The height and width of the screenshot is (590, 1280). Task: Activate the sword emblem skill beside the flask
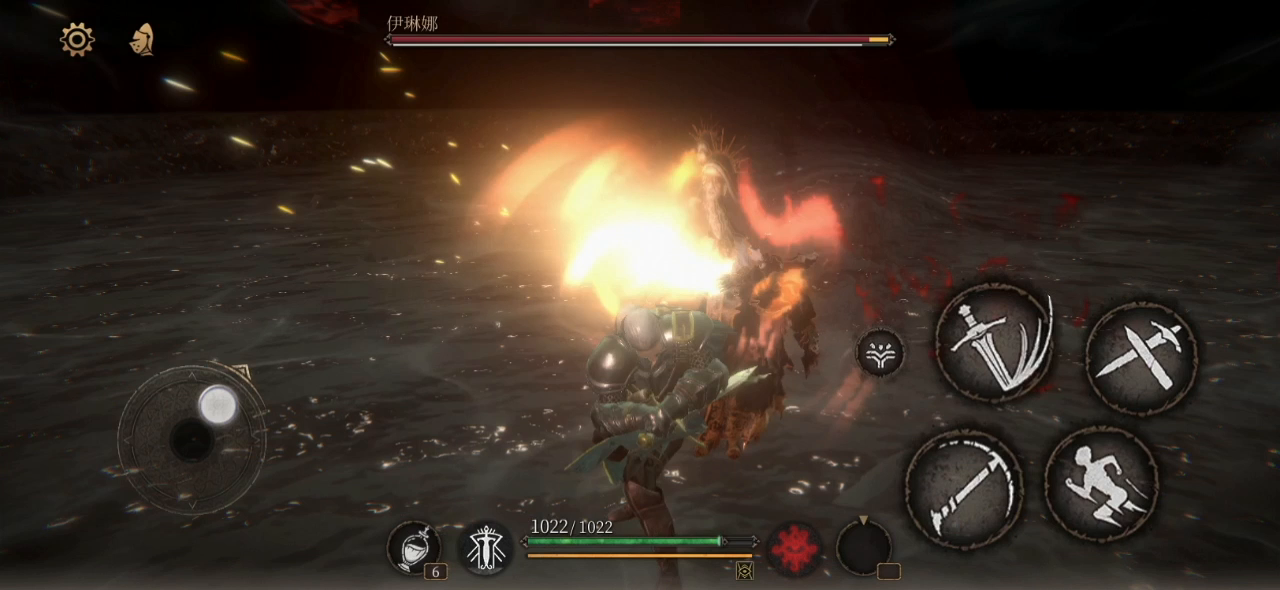pos(485,548)
